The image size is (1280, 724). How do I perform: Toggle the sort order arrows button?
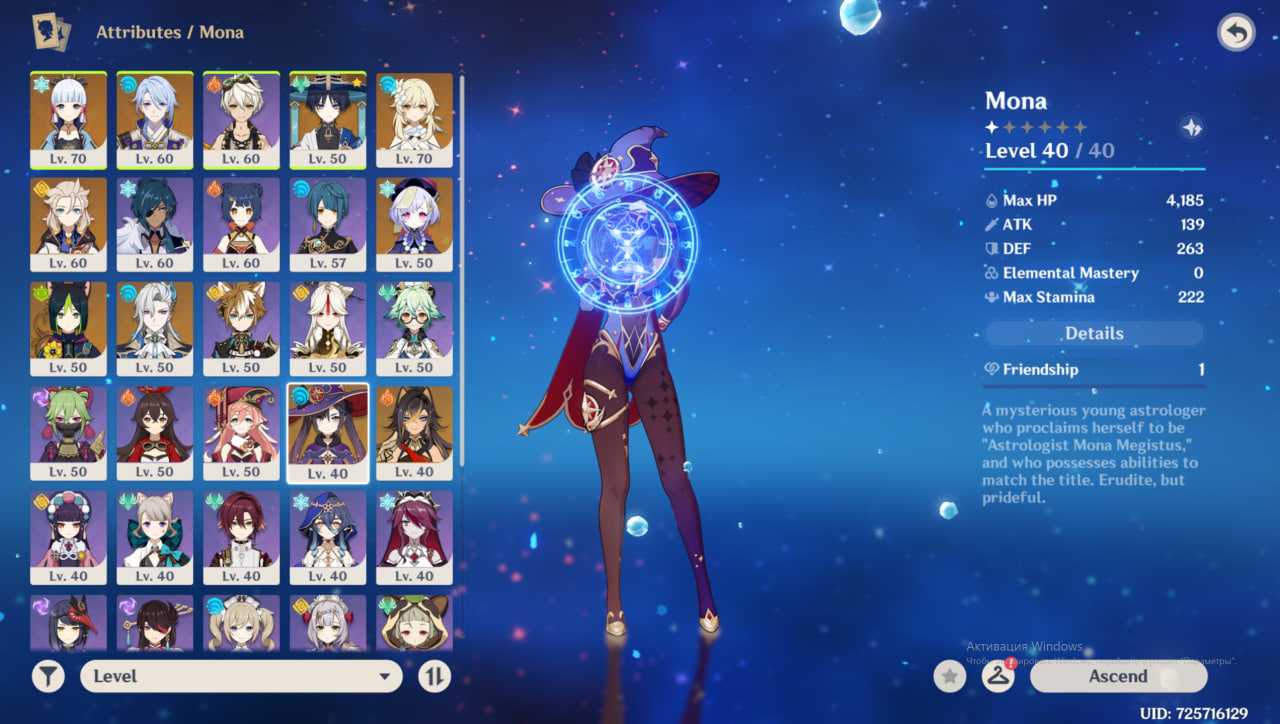point(434,676)
